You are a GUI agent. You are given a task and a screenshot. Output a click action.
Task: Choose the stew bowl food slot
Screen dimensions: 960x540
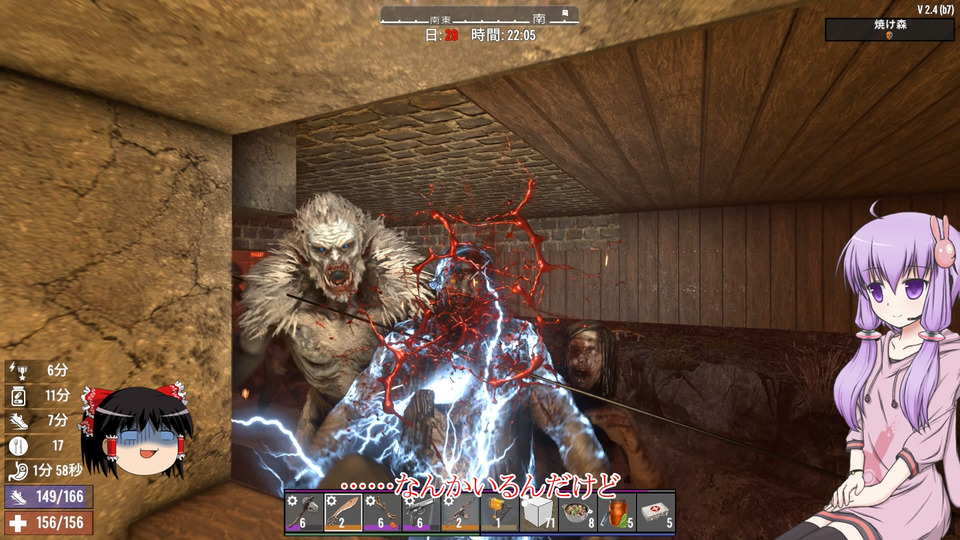click(577, 513)
